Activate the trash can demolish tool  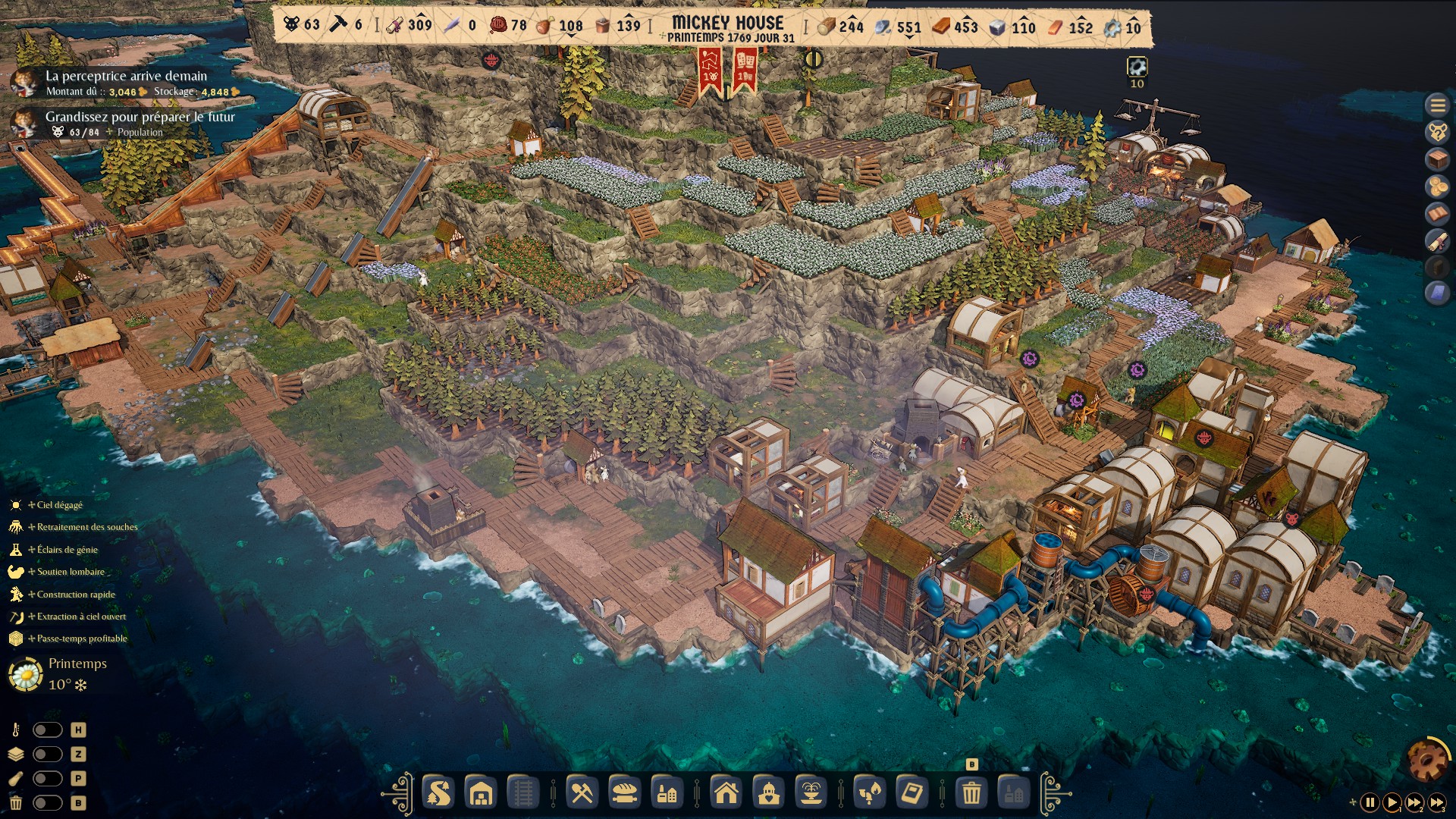(971, 793)
